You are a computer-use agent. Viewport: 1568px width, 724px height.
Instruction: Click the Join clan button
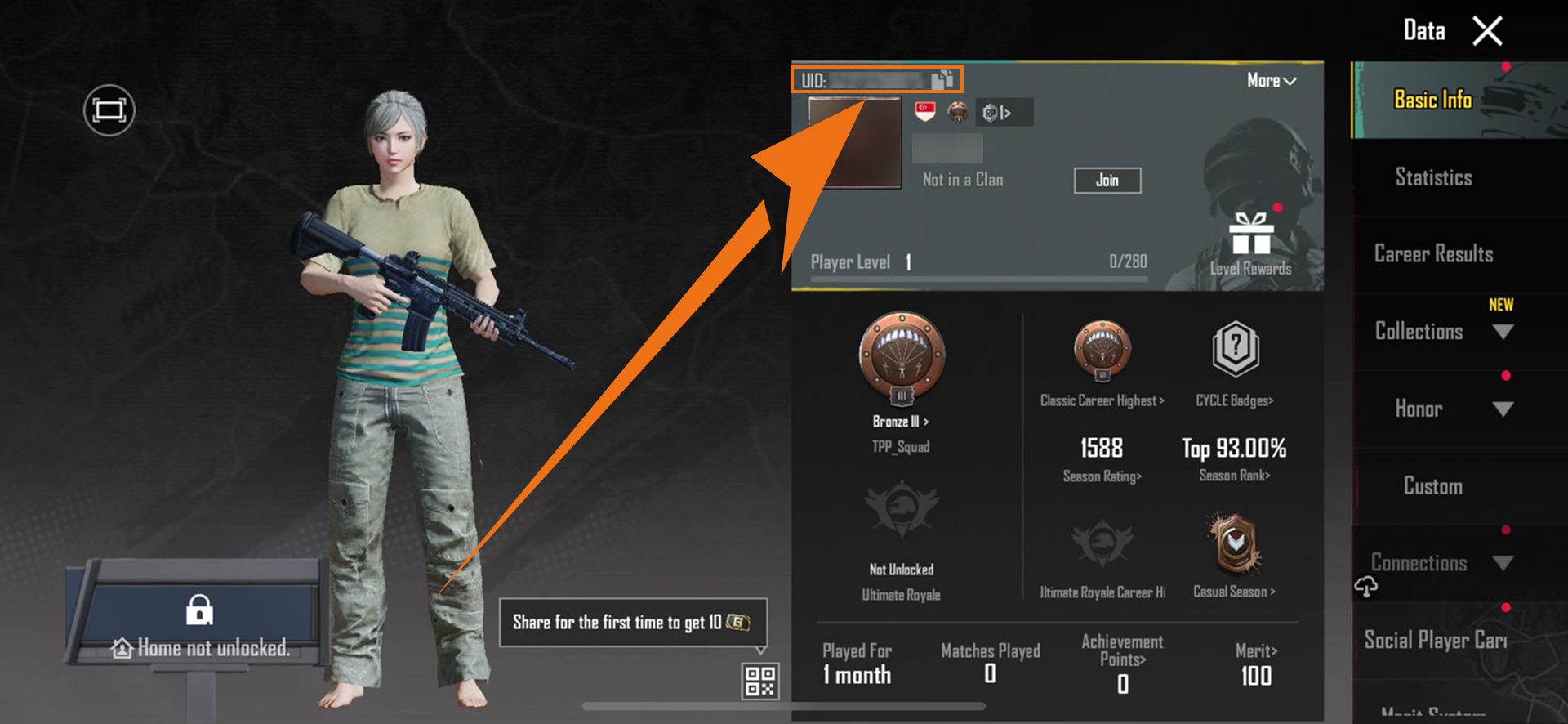(x=1107, y=181)
